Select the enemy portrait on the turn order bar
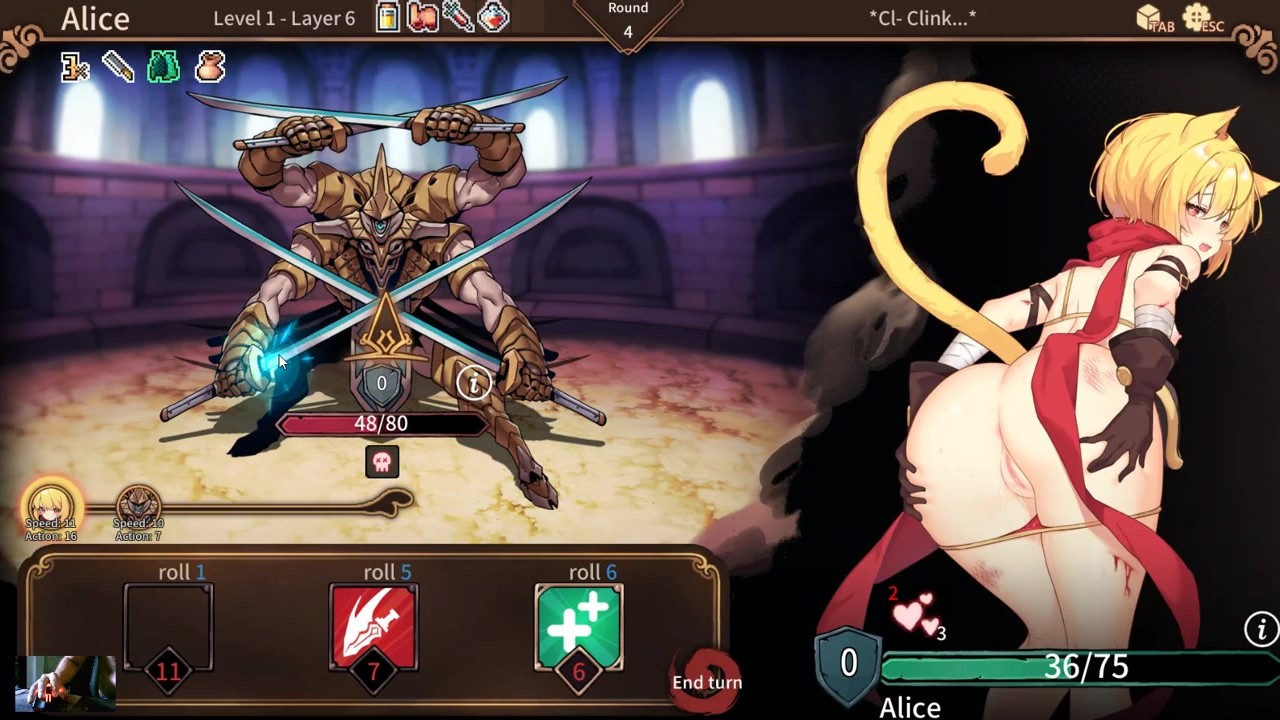The width and height of the screenshot is (1280, 720). click(138, 505)
